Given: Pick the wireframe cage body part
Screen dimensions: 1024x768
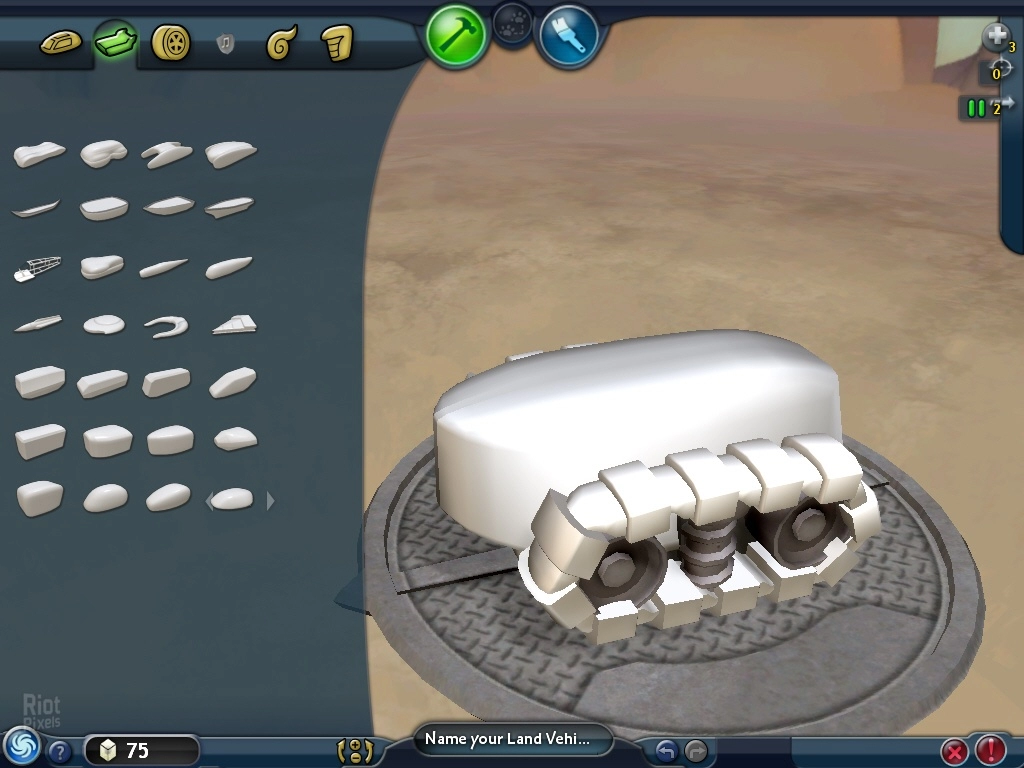Looking at the screenshot, I should 38,268.
